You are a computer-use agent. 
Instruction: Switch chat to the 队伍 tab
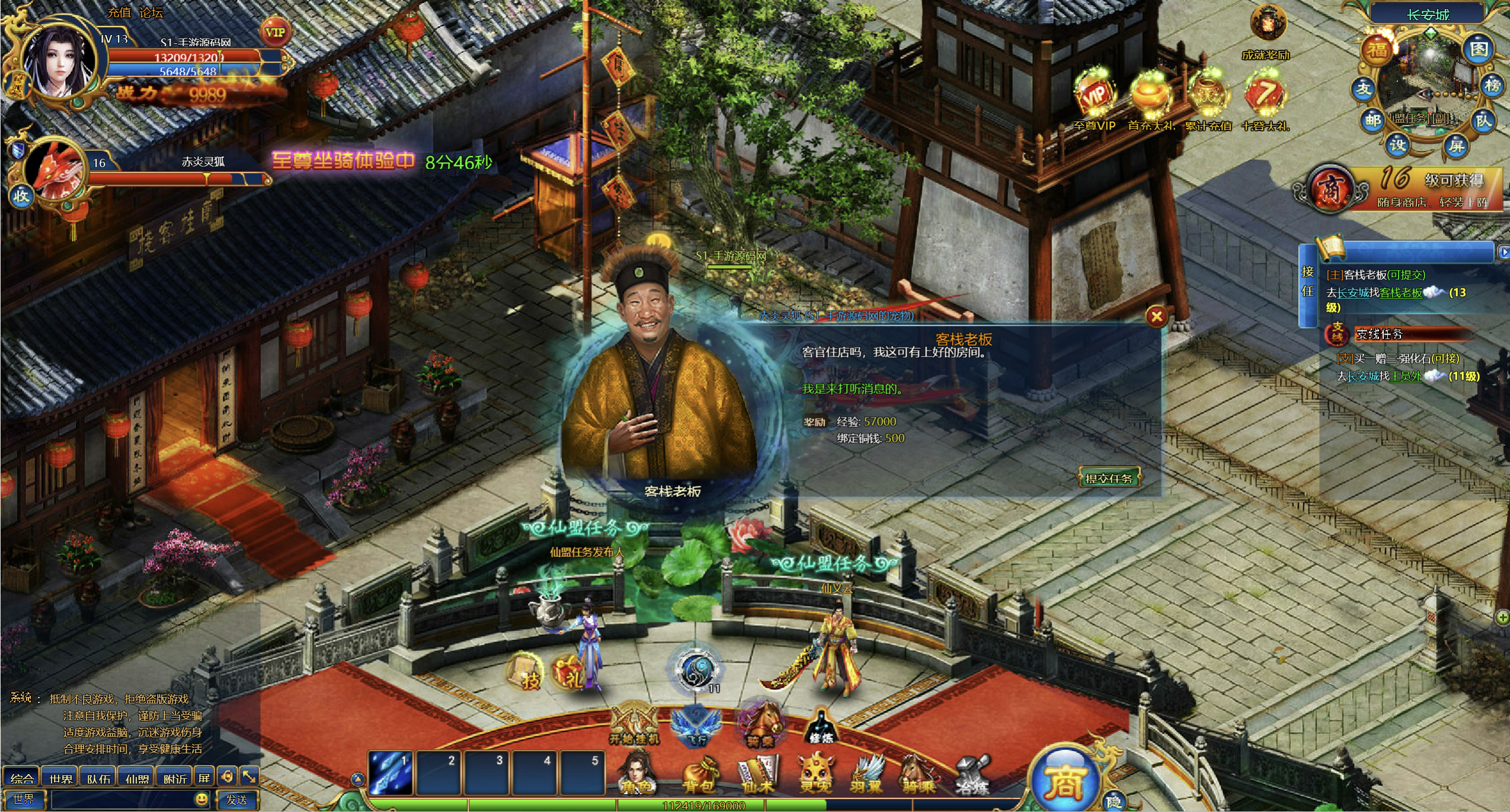coord(98,778)
